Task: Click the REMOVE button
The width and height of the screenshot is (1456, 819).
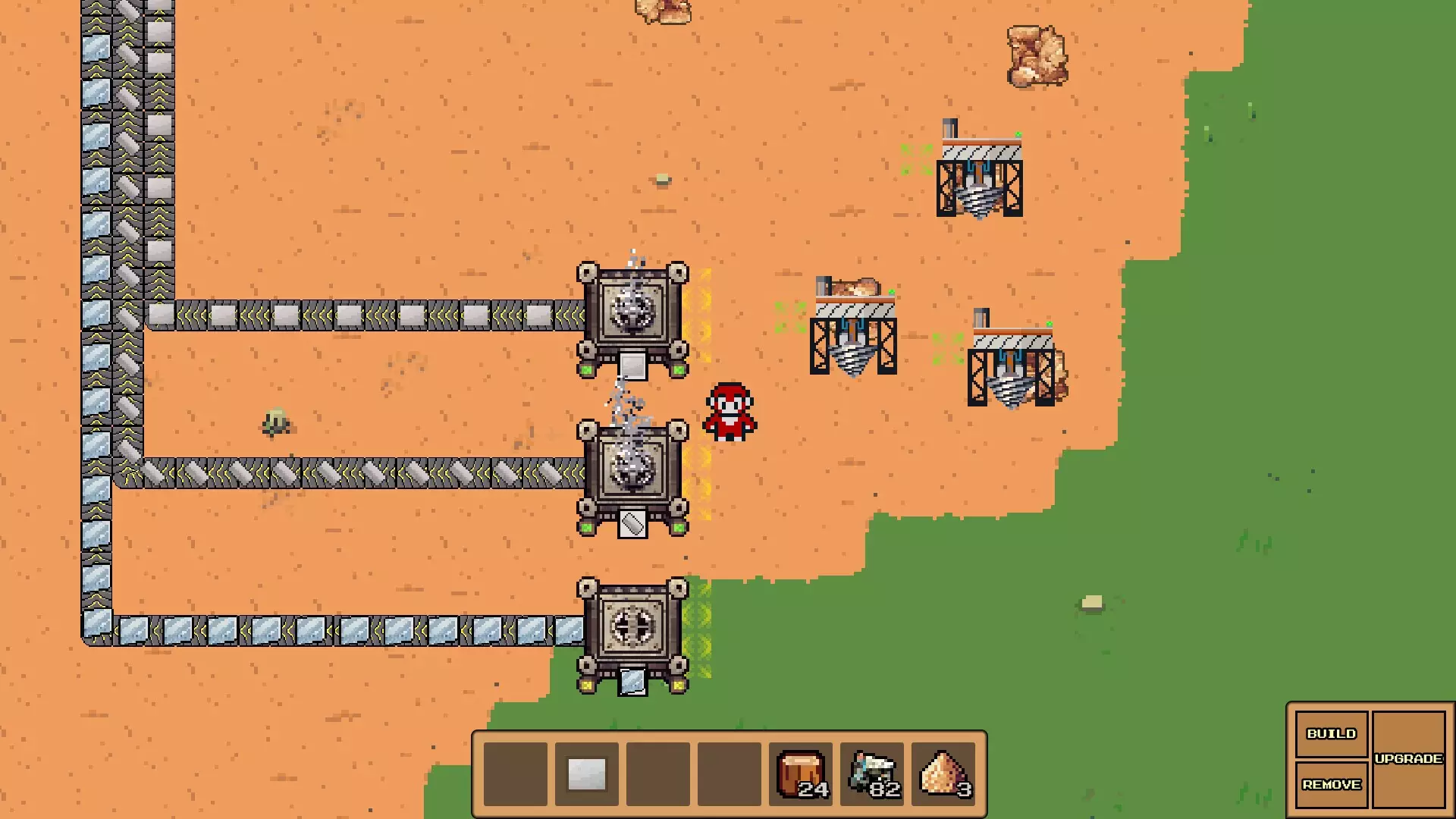Action: click(1331, 785)
